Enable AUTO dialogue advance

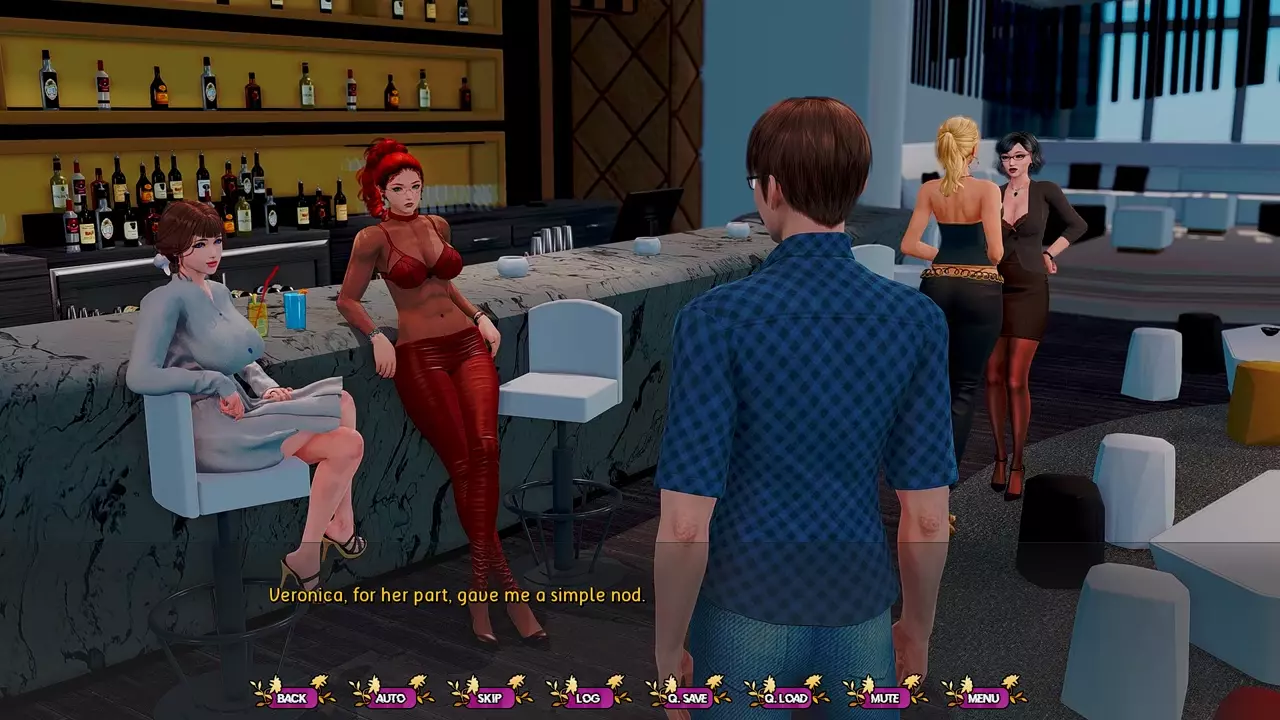click(x=390, y=697)
